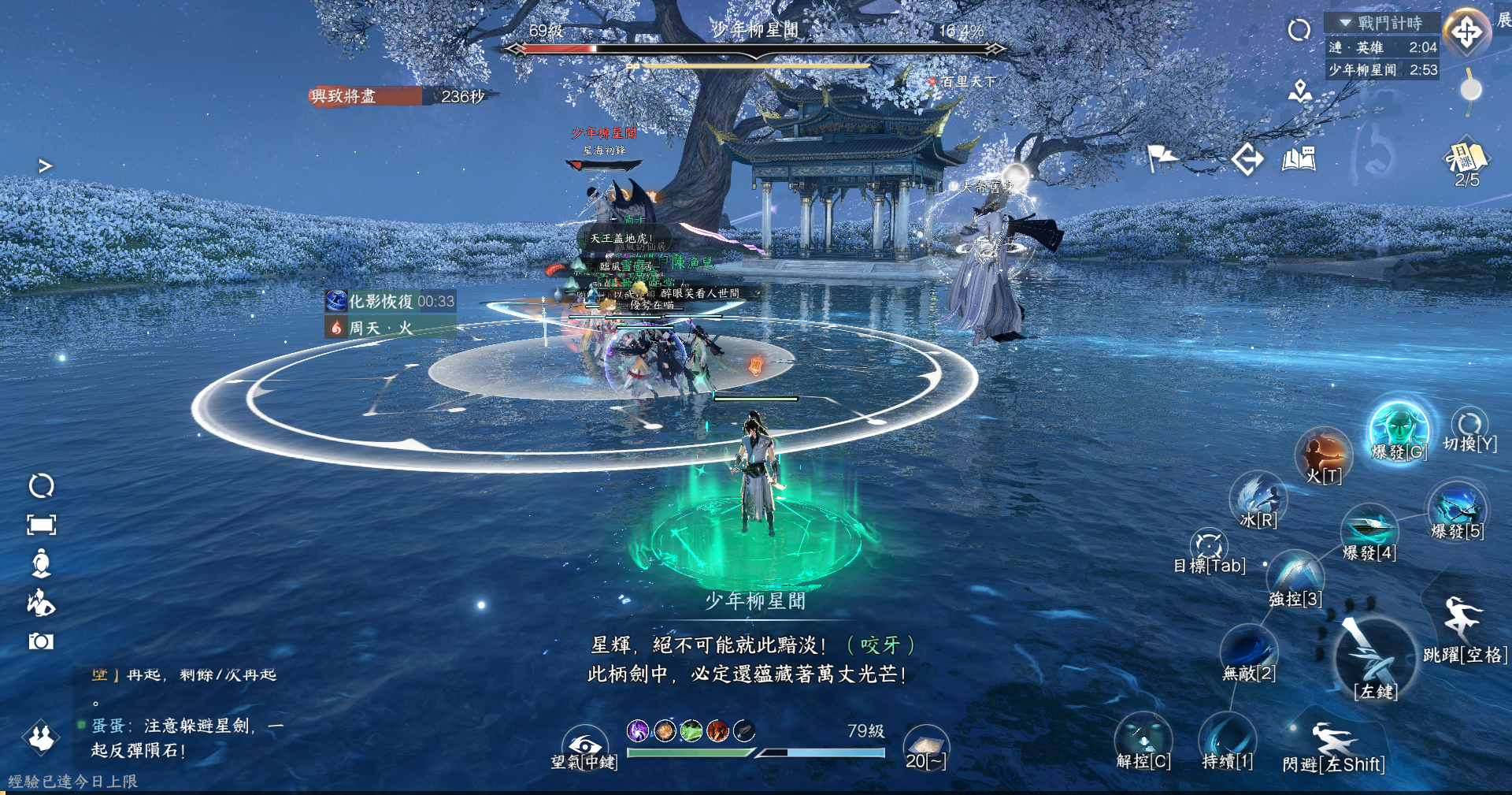Open the open-book journal icon
Image resolution: width=1512 pixels, height=795 pixels.
tap(1299, 159)
